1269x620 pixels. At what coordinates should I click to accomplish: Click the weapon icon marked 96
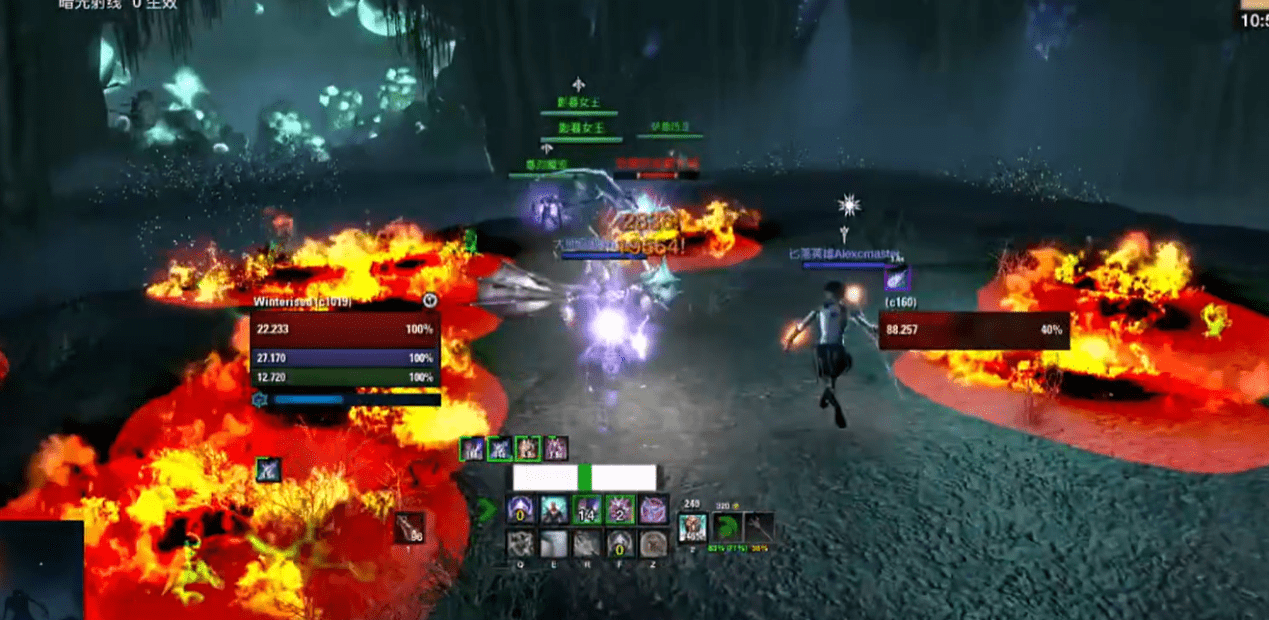pyautogui.click(x=409, y=527)
